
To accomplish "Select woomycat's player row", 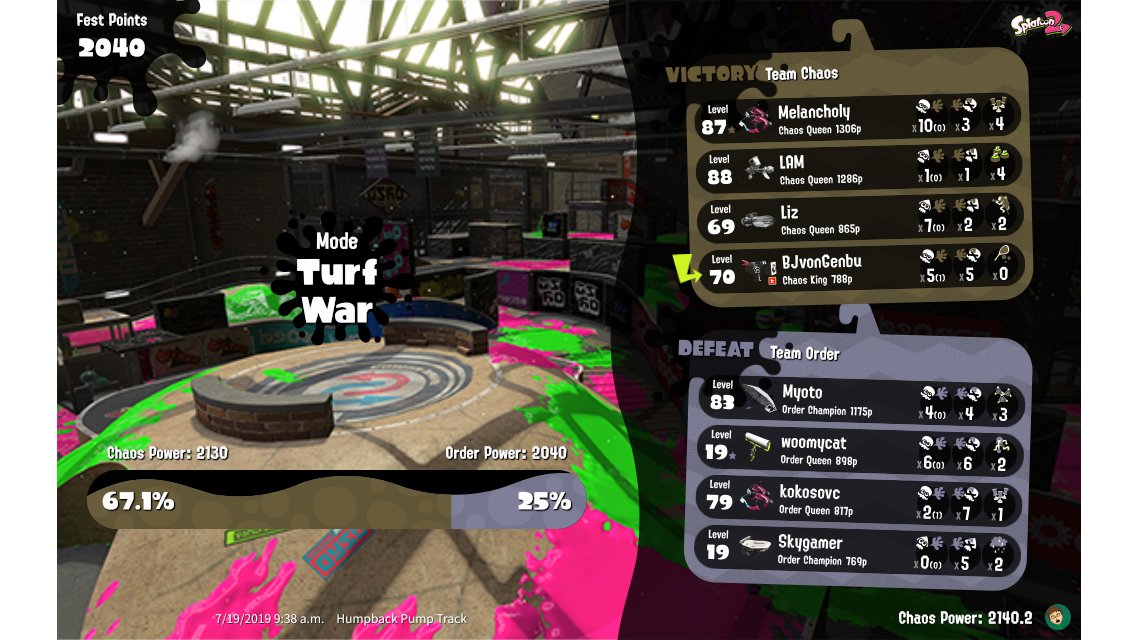I will pyautogui.click(x=858, y=450).
